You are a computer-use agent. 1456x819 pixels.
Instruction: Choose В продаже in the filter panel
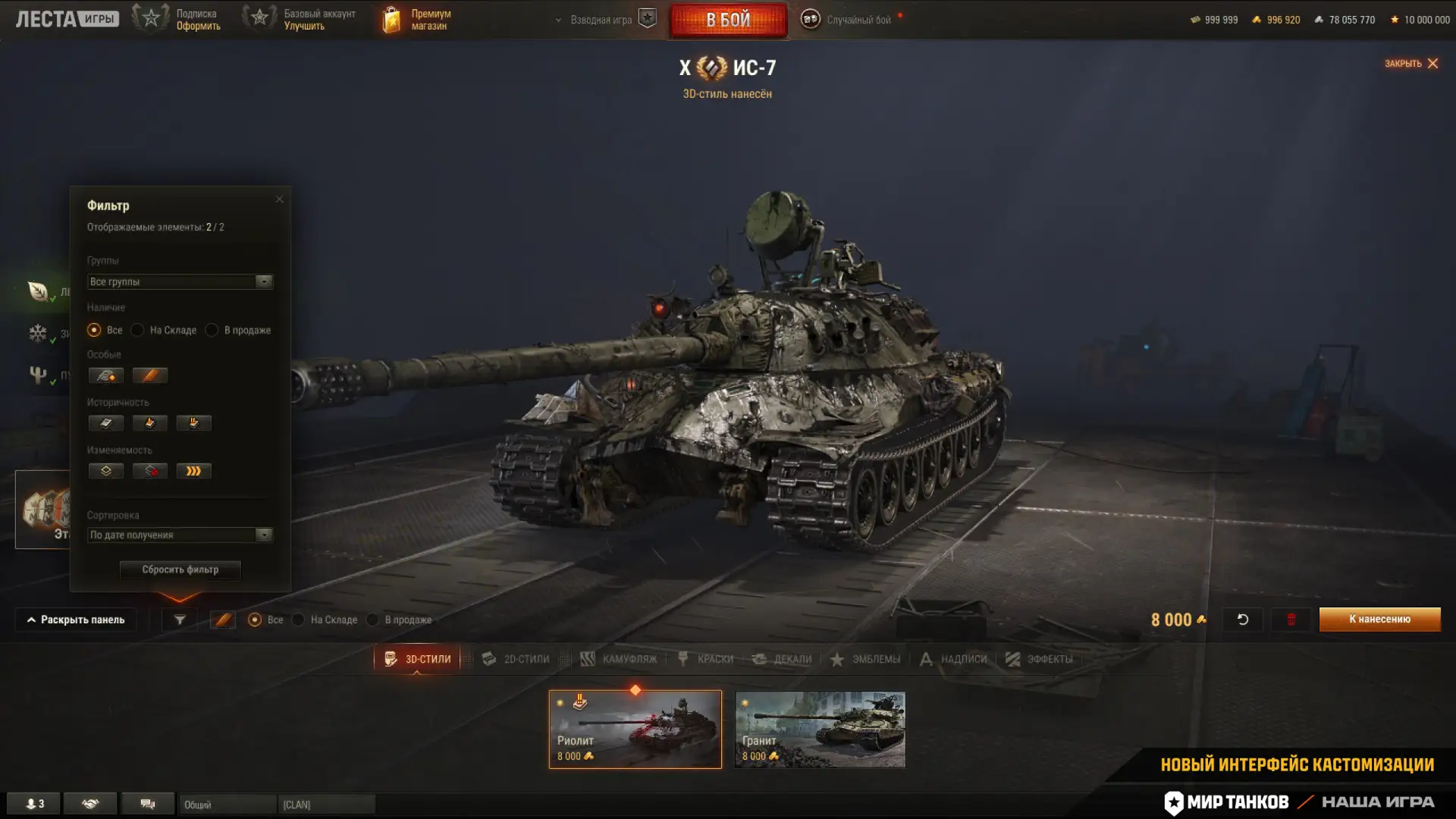tap(212, 330)
